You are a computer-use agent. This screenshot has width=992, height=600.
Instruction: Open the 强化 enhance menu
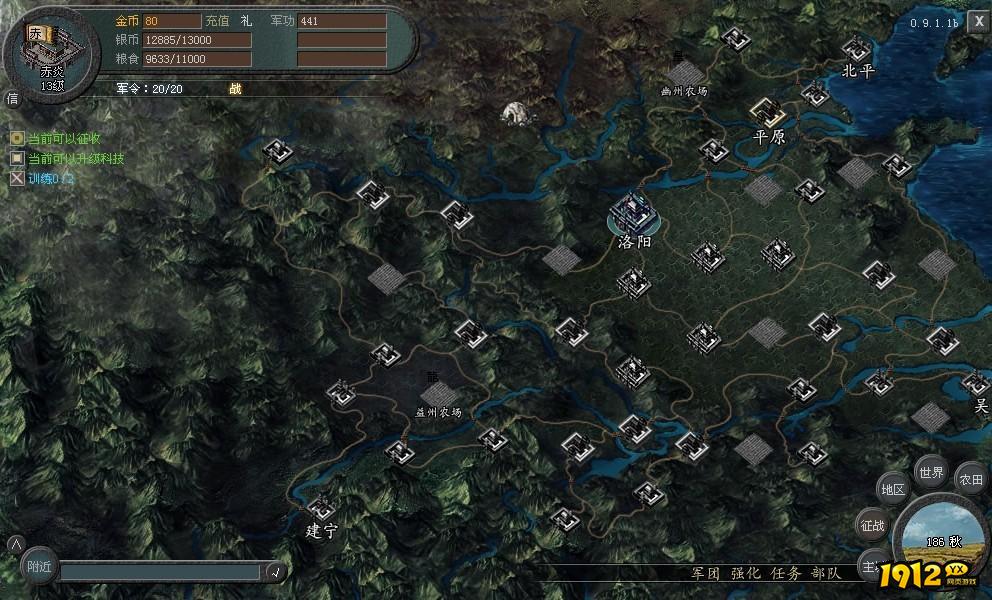(745, 573)
